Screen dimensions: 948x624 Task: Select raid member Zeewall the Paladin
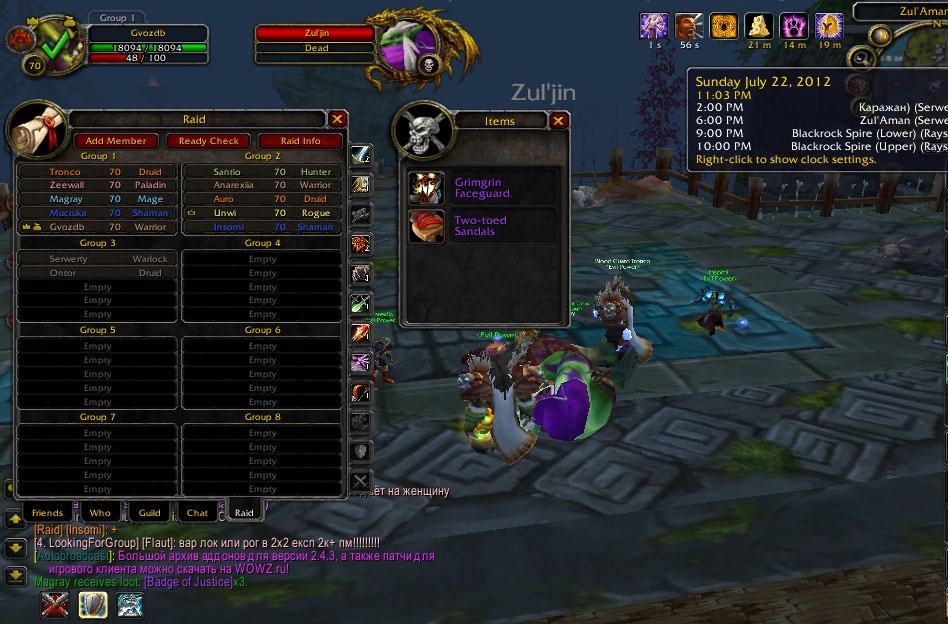coord(97,185)
